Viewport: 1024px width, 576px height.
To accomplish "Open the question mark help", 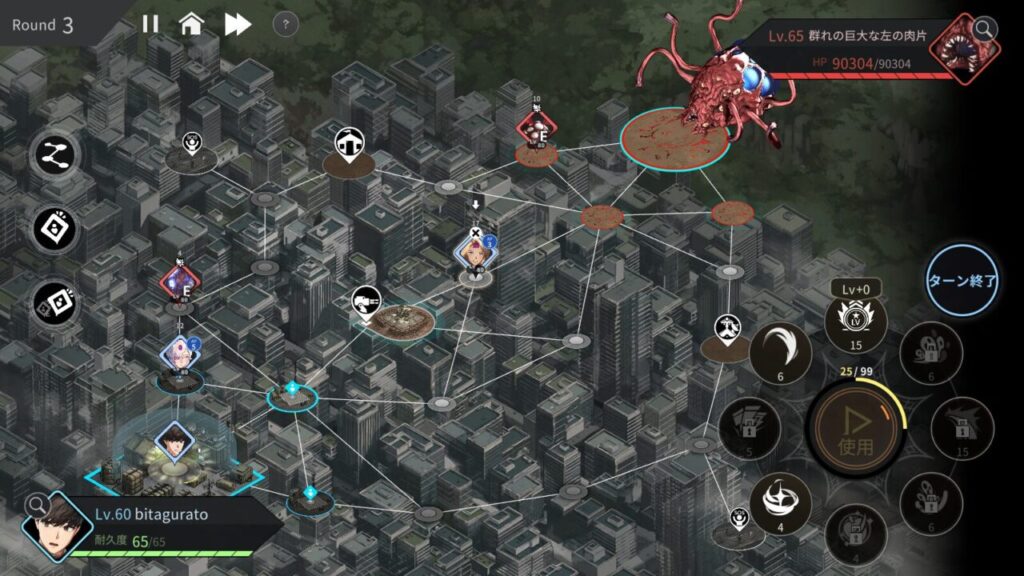I will (285, 24).
